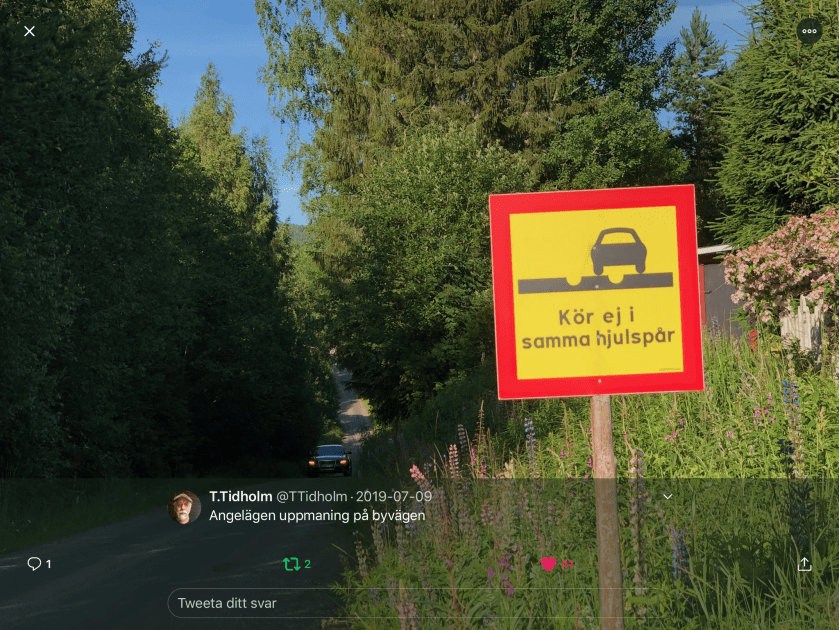Expand the tweet caret dropdown
839x630 pixels.
[x=668, y=497]
